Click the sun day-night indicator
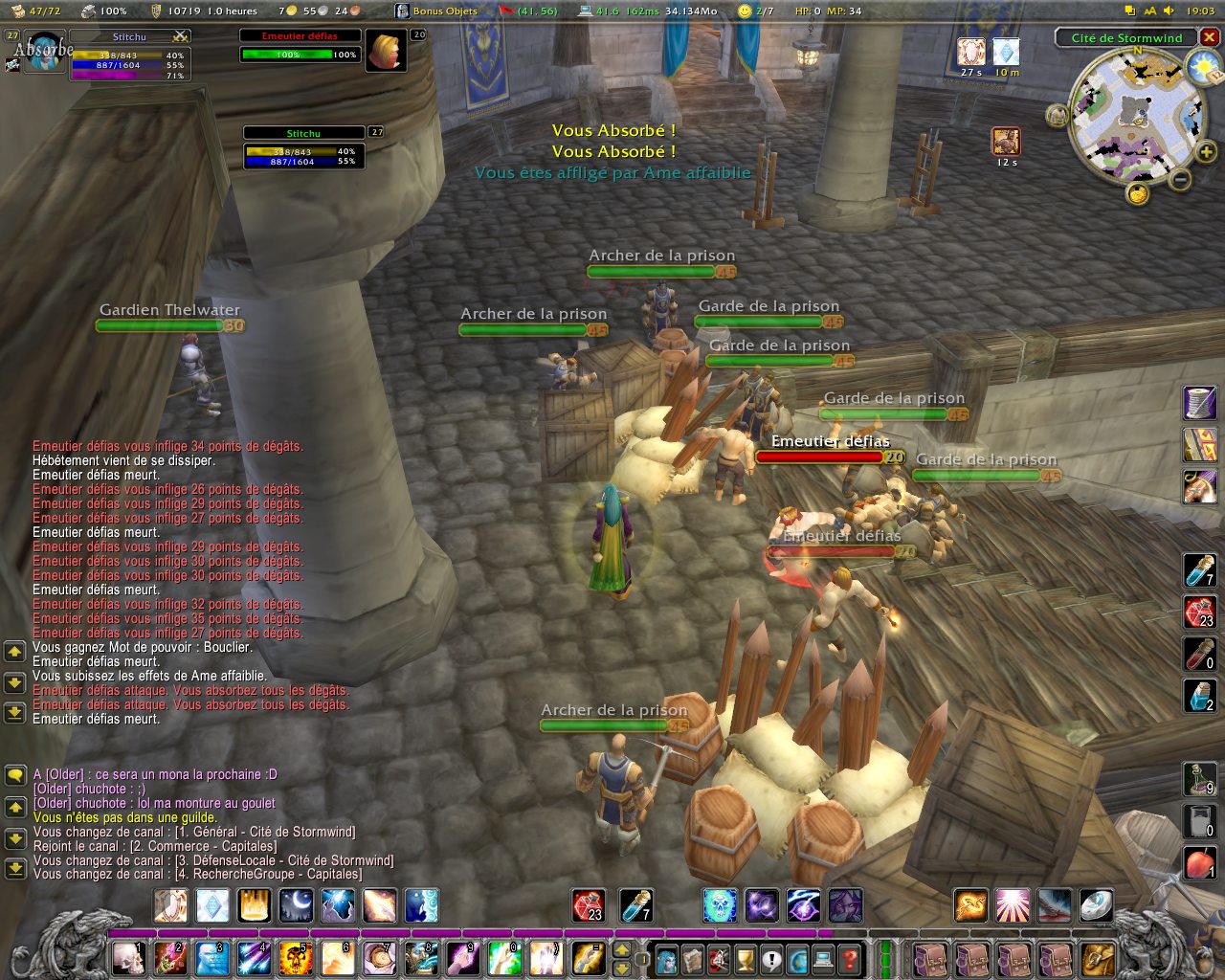This screenshot has width=1225, height=980. pyautogui.click(x=1201, y=67)
